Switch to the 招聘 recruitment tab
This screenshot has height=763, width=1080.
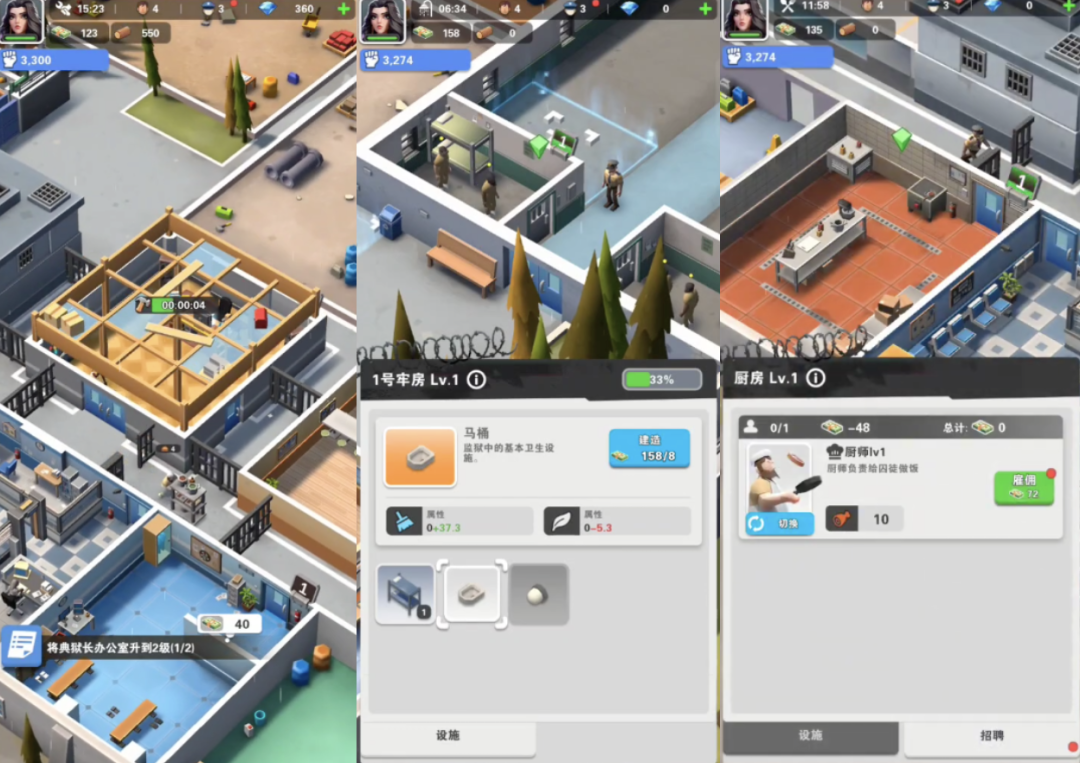(990, 736)
